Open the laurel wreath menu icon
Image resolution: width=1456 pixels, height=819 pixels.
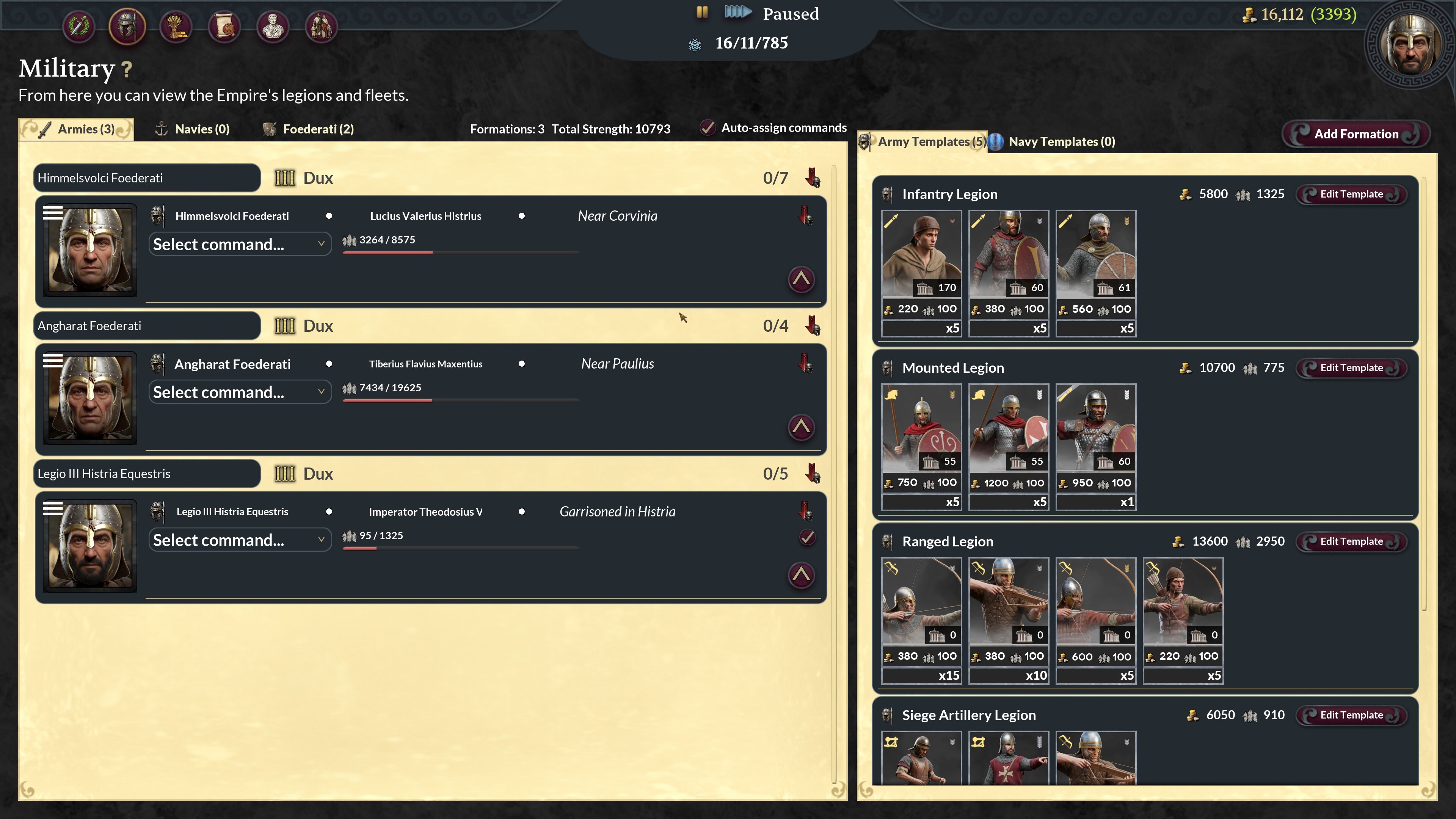[x=78, y=26]
